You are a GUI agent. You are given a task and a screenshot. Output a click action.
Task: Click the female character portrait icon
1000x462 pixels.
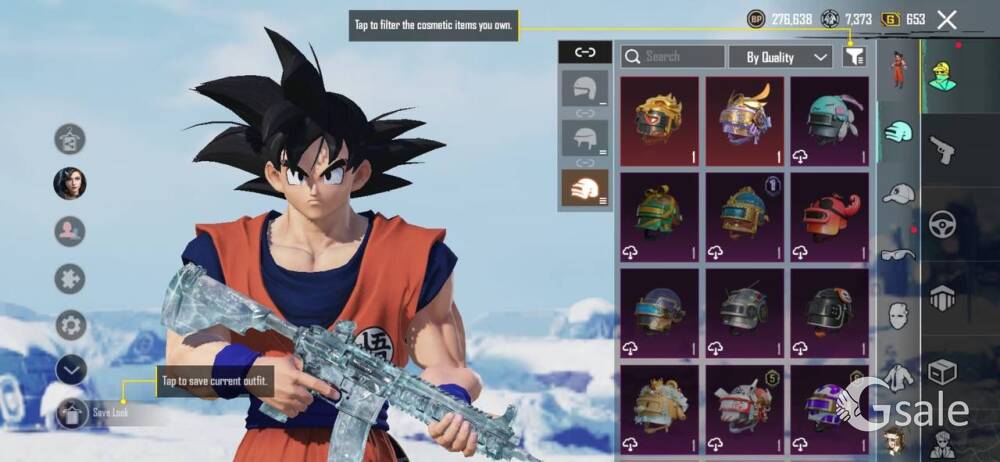tap(70, 184)
